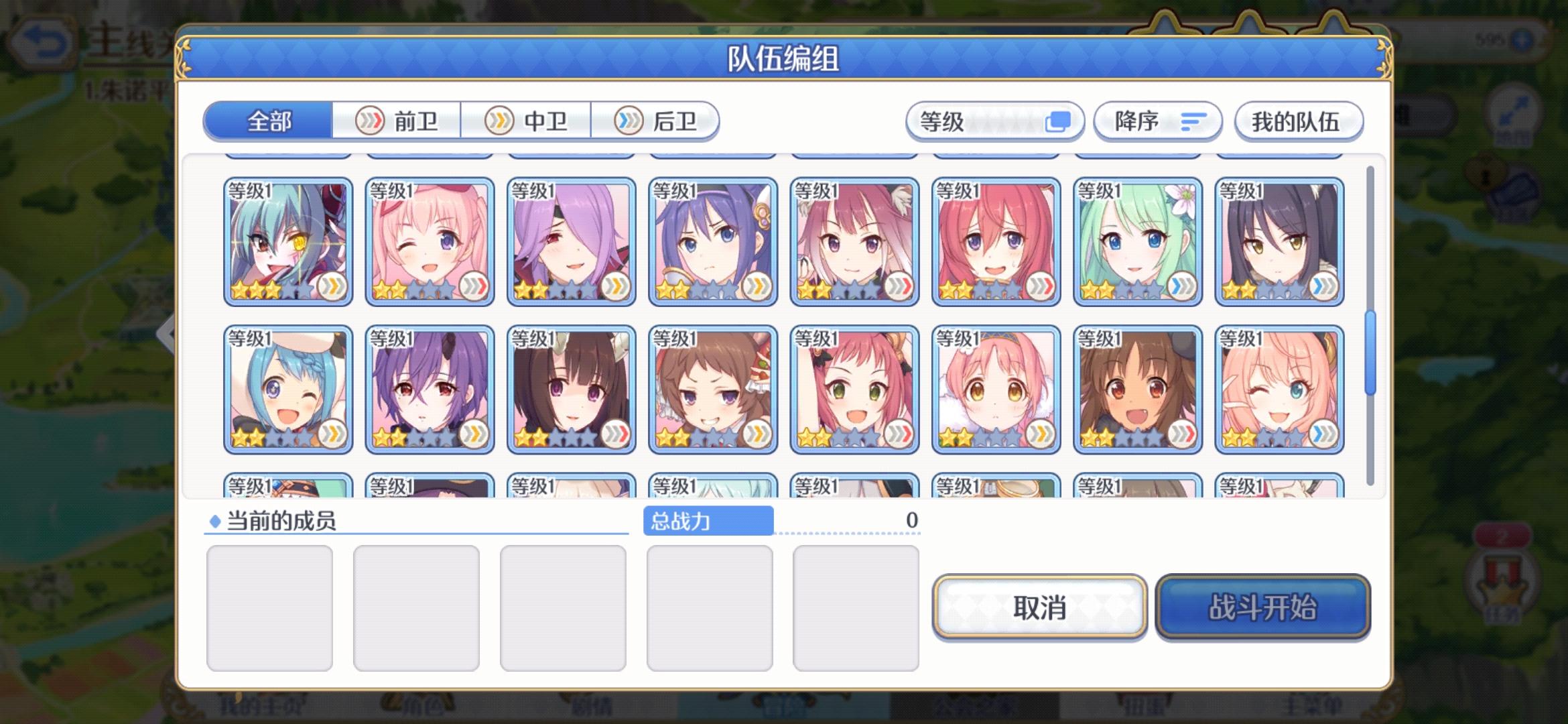Open 我的队伍 to view saved teams

1298,123
